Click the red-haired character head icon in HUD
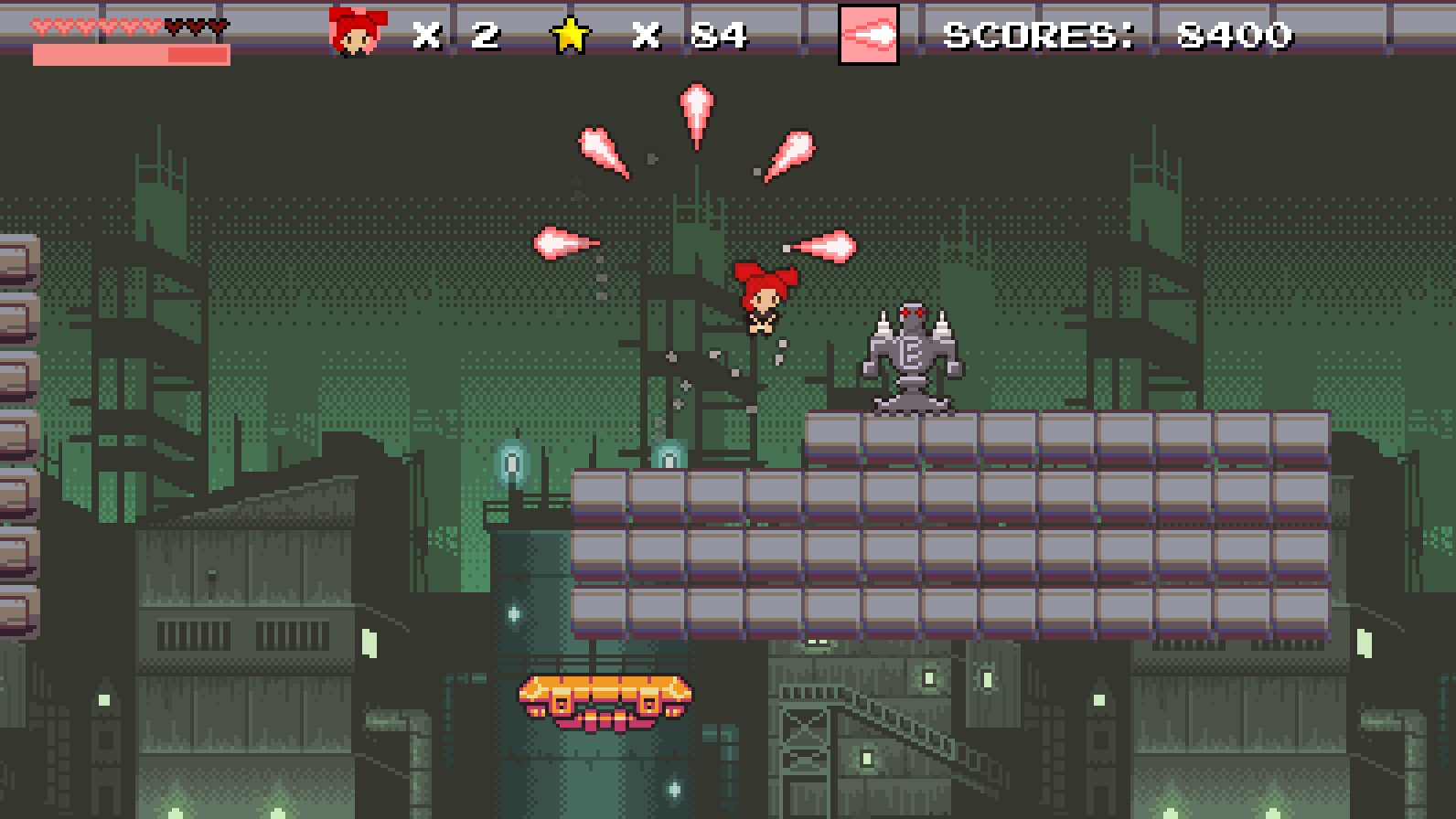The height and width of the screenshot is (819, 1456). point(356,29)
